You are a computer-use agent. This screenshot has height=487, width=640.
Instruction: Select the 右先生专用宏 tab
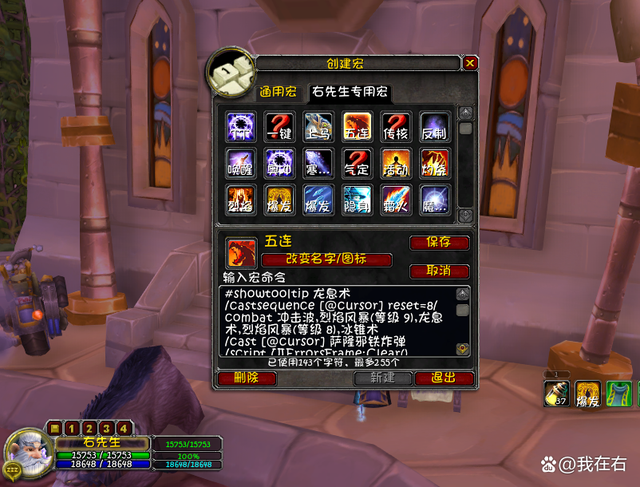click(x=350, y=92)
